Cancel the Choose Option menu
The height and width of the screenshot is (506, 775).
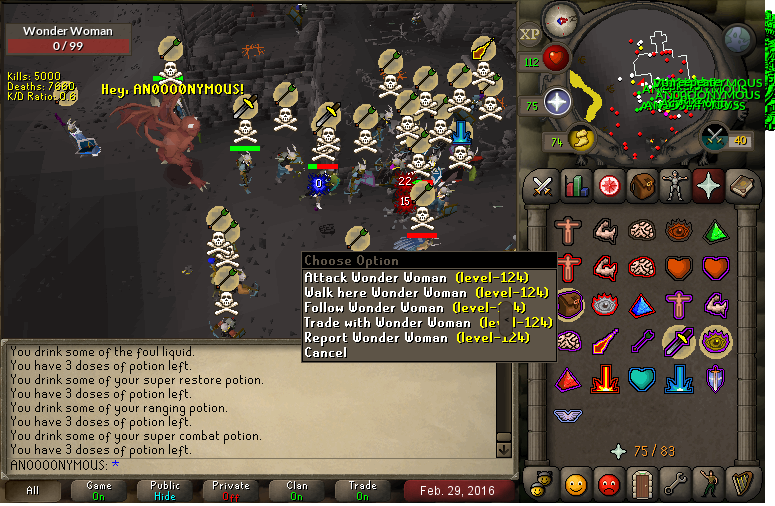point(325,353)
